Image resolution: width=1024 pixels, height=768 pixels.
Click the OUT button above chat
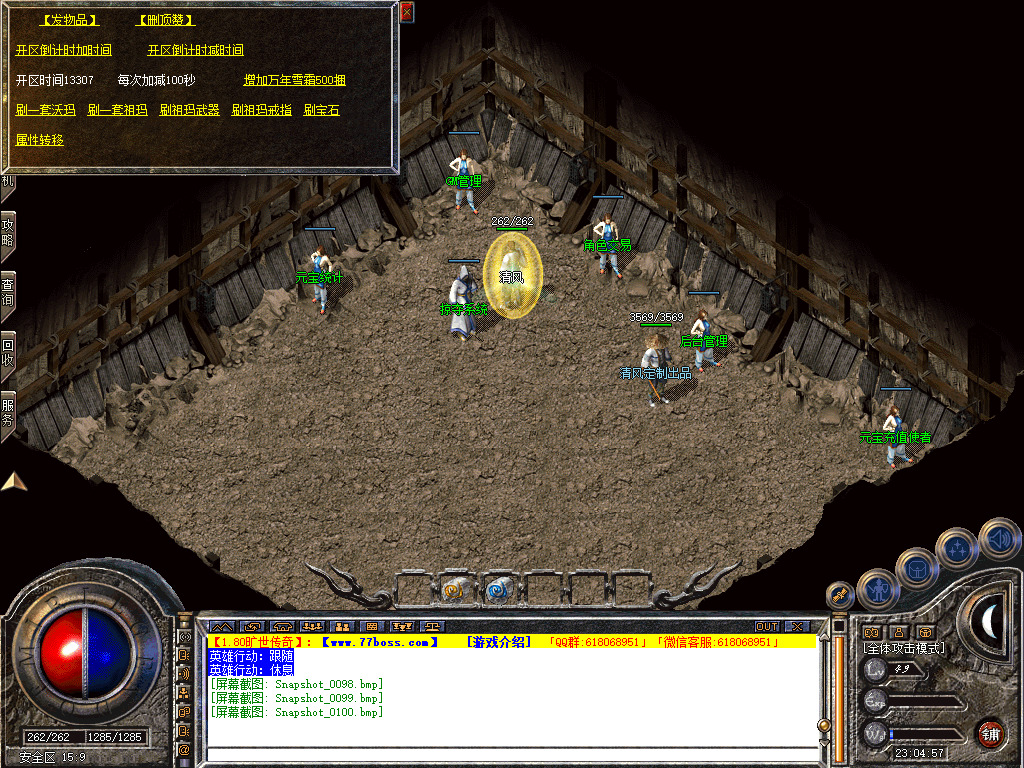click(766, 626)
